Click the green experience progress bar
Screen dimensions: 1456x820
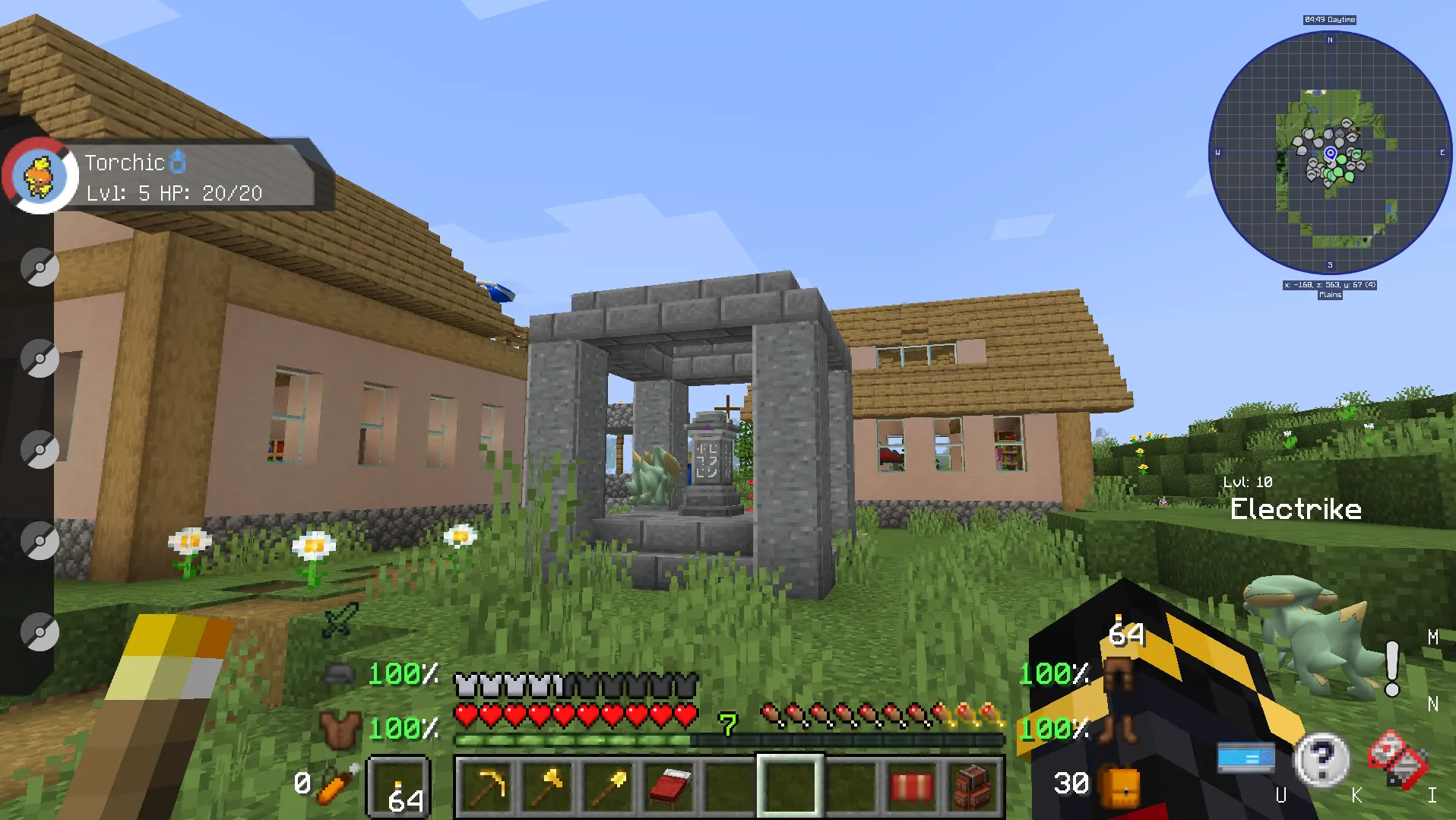pyautogui.click(x=574, y=738)
